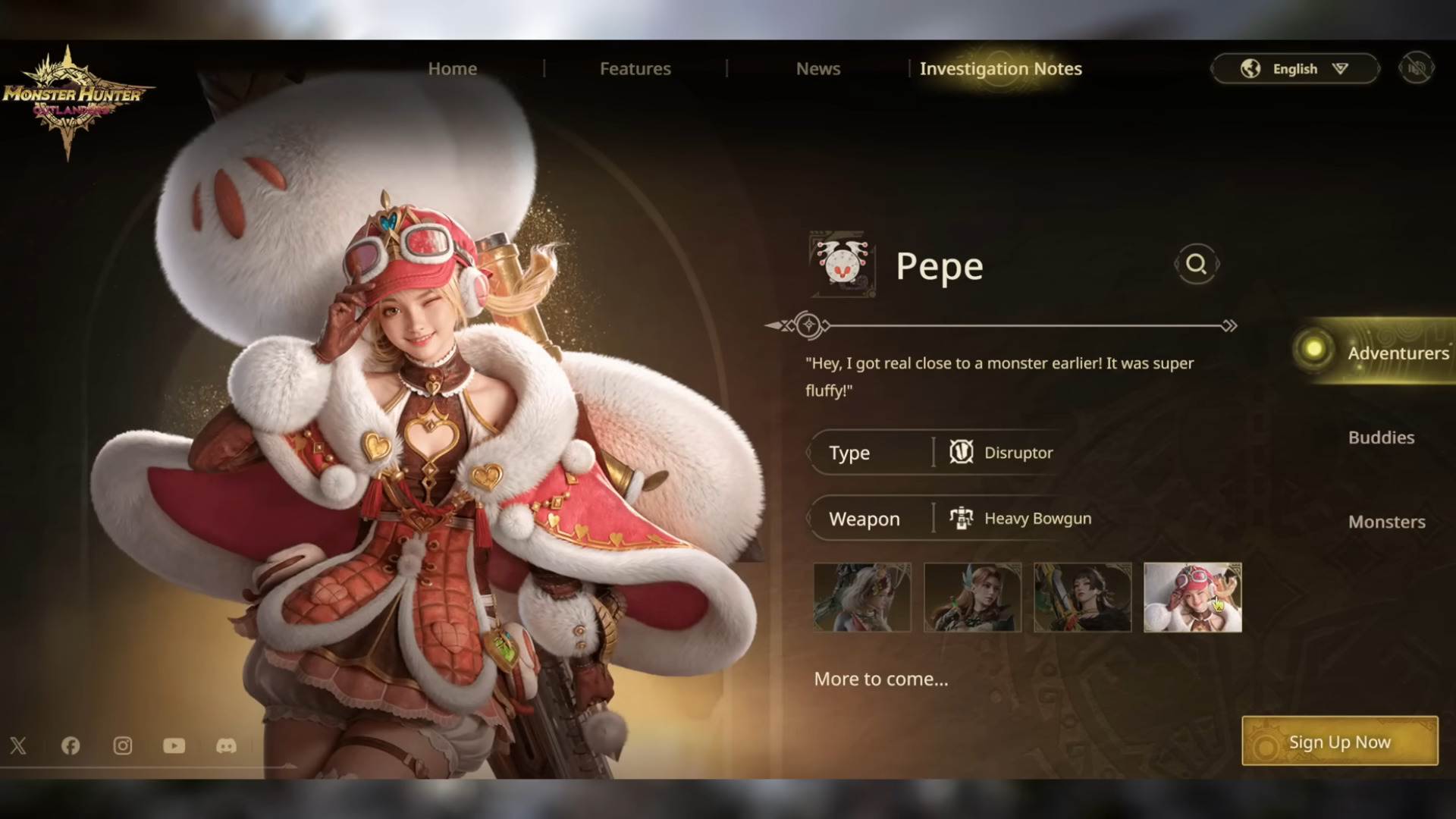Image resolution: width=1456 pixels, height=819 pixels.
Task: Open the English language dropdown
Action: click(1294, 69)
